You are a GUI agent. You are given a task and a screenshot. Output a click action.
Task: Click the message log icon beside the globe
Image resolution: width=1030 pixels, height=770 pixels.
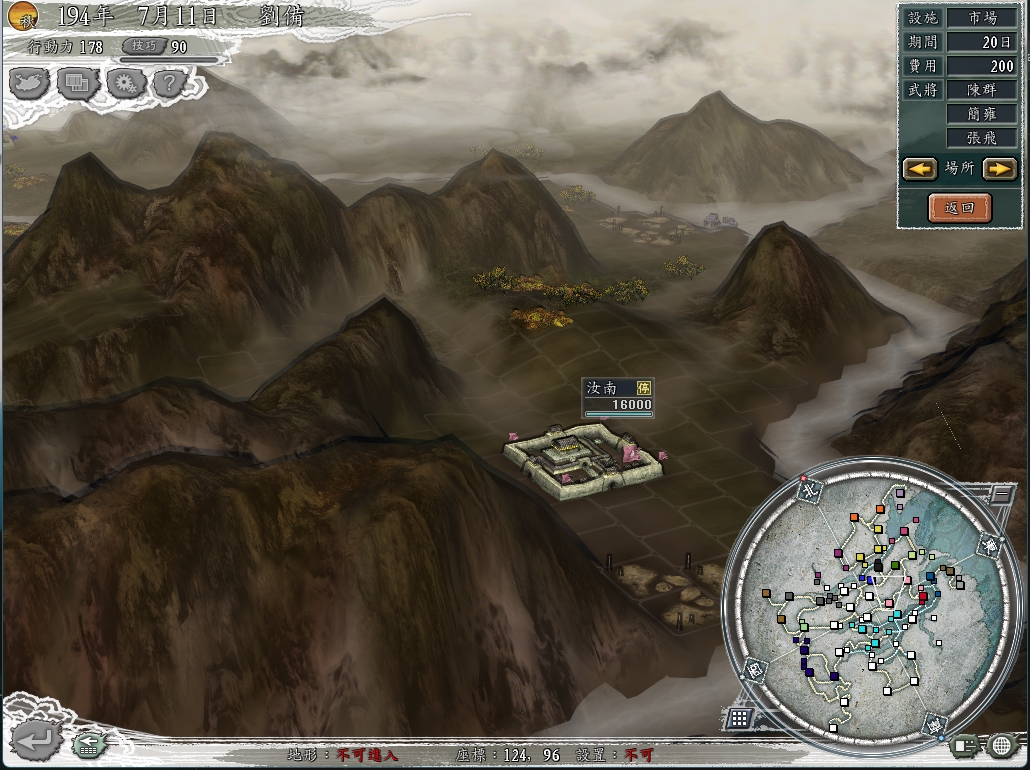coord(964,745)
